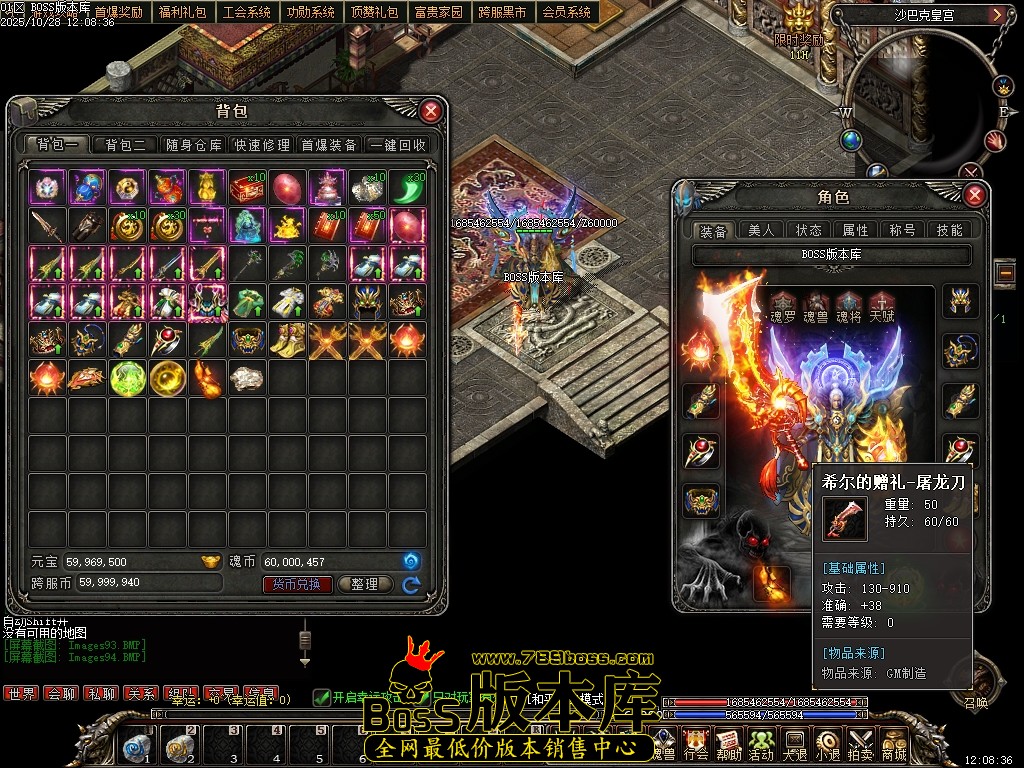Viewport: 1024px width, 768px height.
Task: Open the 拍卖 auction icon
Action: click(x=860, y=745)
